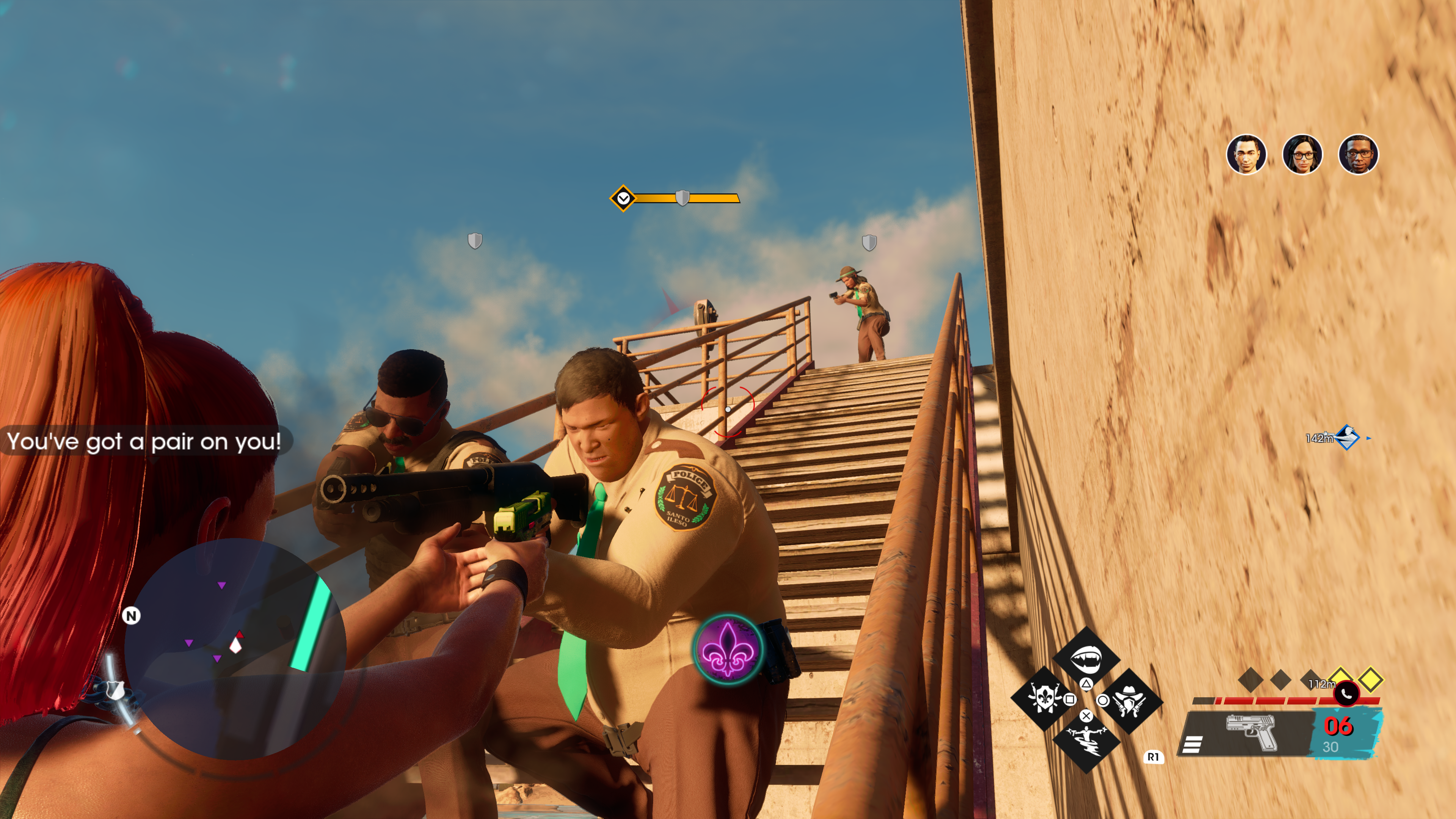Click the yellow diamond objective marker
The height and width of the screenshot is (819, 1456).
[x=623, y=198]
